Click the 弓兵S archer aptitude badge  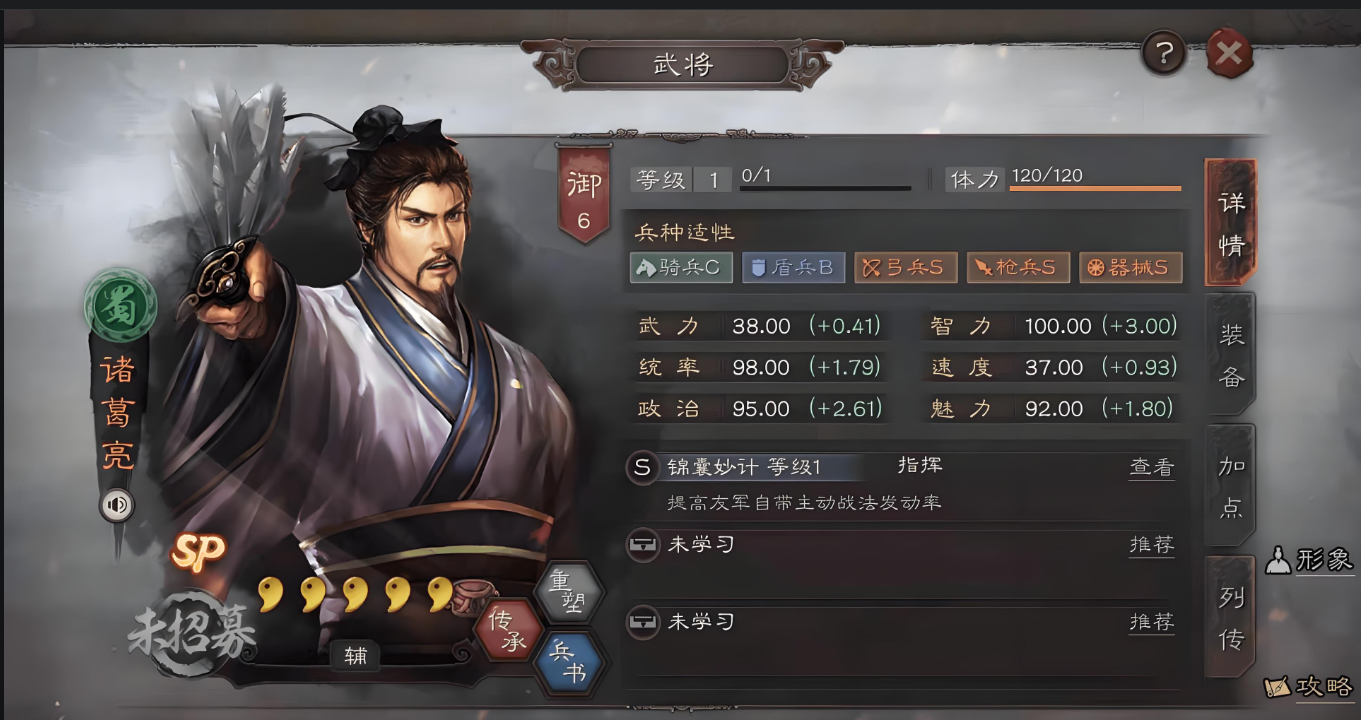(x=906, y=268)
